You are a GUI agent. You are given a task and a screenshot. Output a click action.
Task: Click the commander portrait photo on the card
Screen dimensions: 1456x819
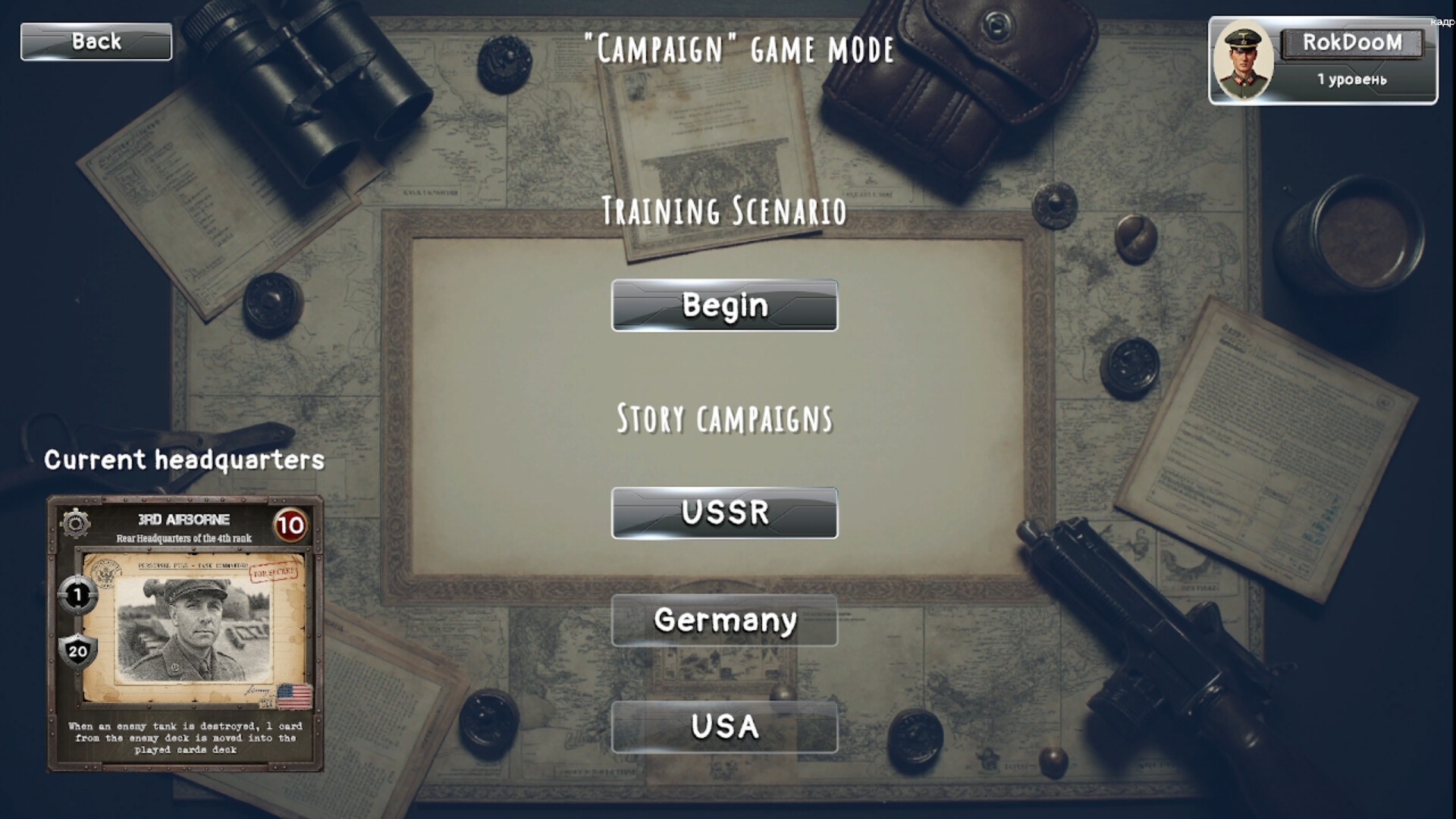pos(190,633)
